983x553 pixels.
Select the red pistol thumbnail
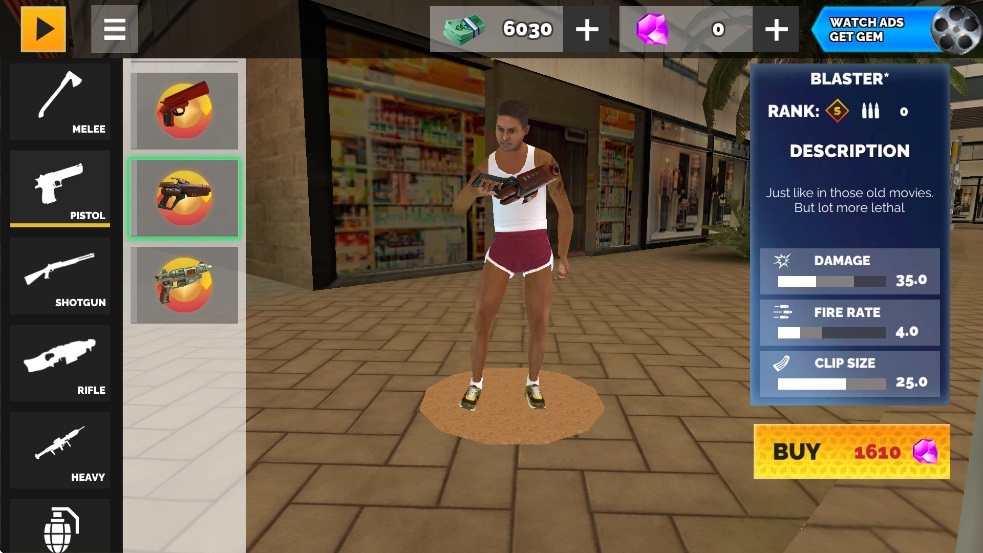[x=184, y=111]
